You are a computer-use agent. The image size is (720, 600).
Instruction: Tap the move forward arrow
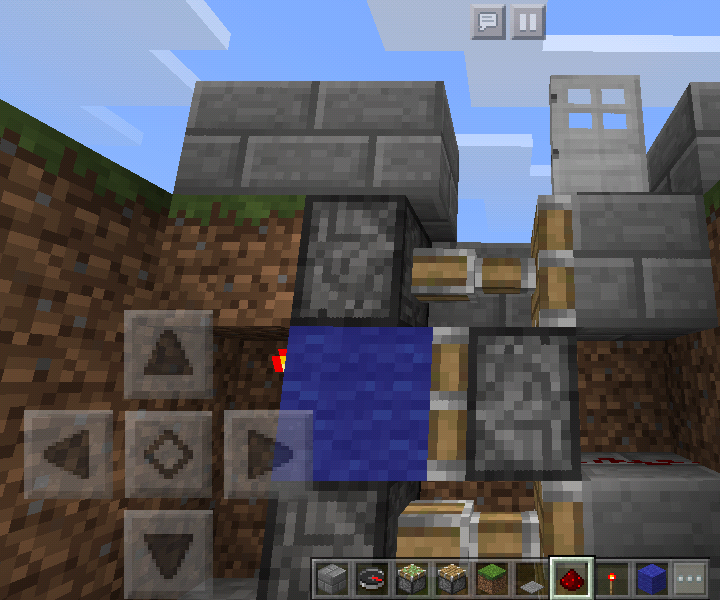pyautogui.click(x=168, y=353)
